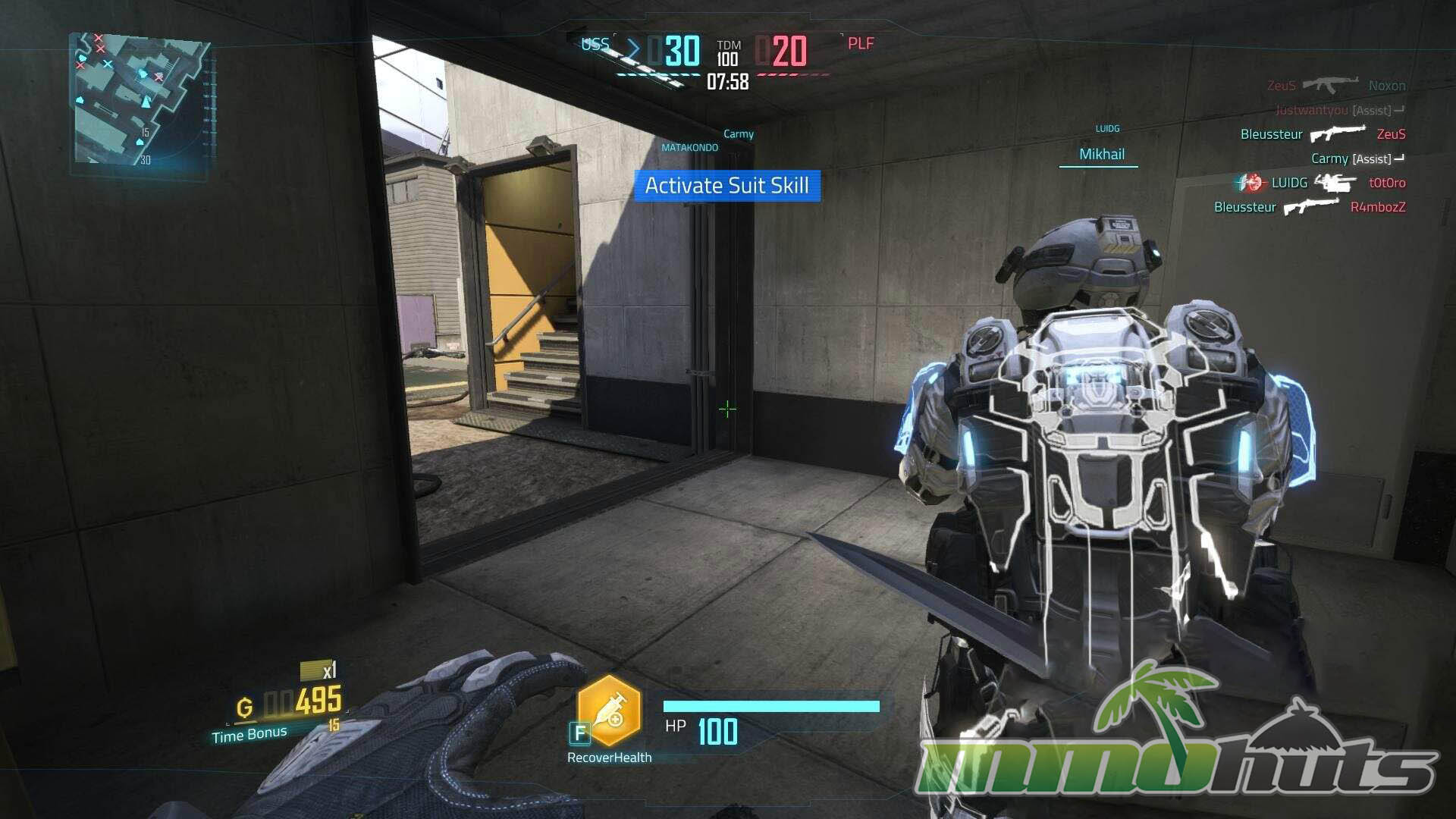Select the Mikhail teammate name tag

(x=1101, y=155)
